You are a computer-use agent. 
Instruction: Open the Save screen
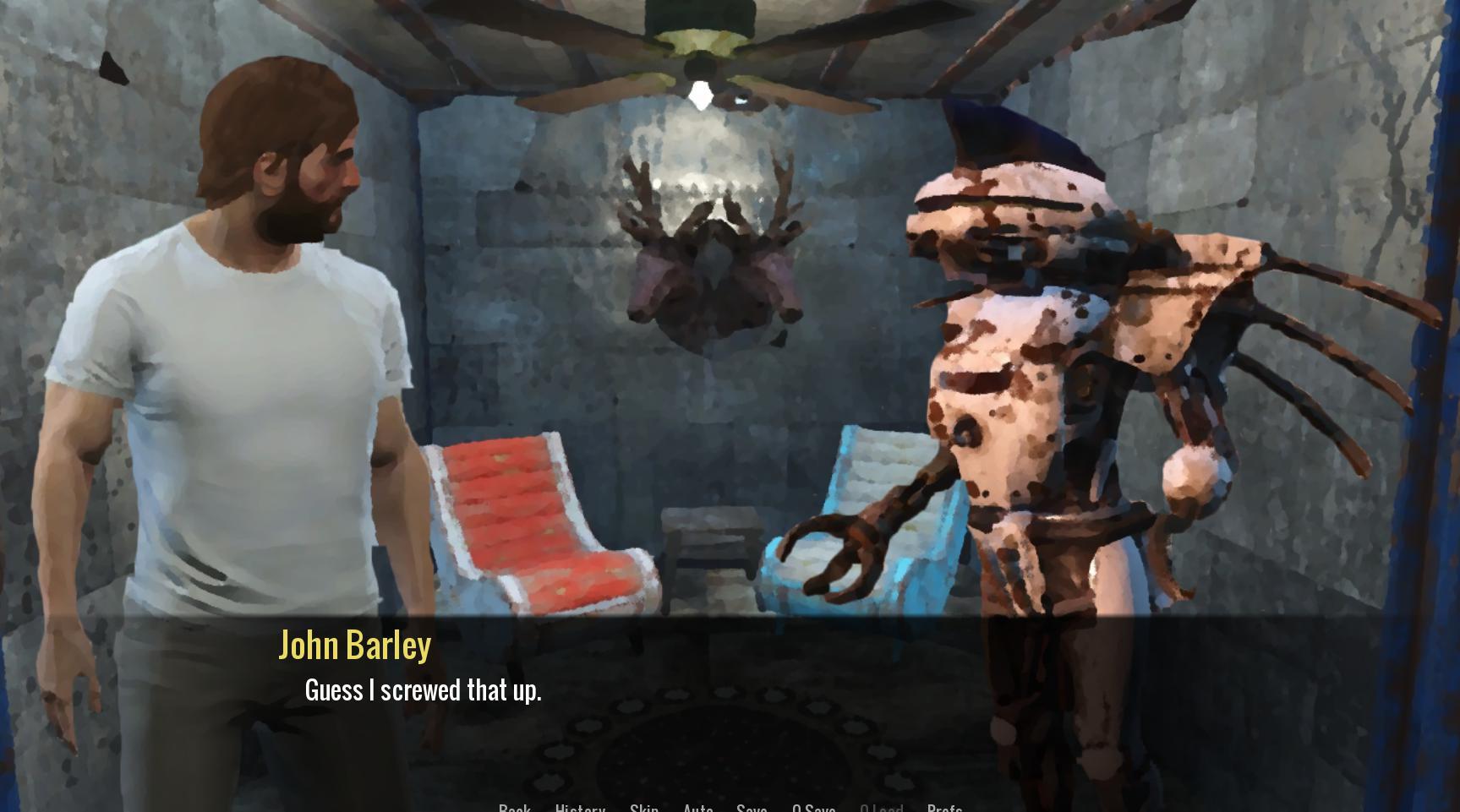pyautogui.click(x=751, y=808)
